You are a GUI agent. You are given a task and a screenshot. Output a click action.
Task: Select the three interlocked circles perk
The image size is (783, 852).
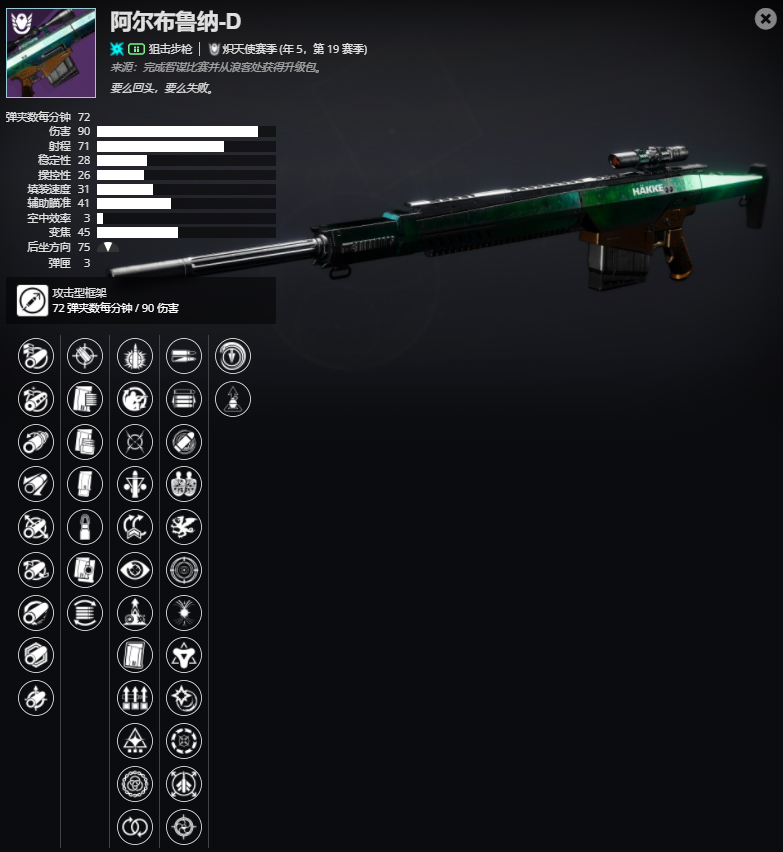tap(135, 783)
